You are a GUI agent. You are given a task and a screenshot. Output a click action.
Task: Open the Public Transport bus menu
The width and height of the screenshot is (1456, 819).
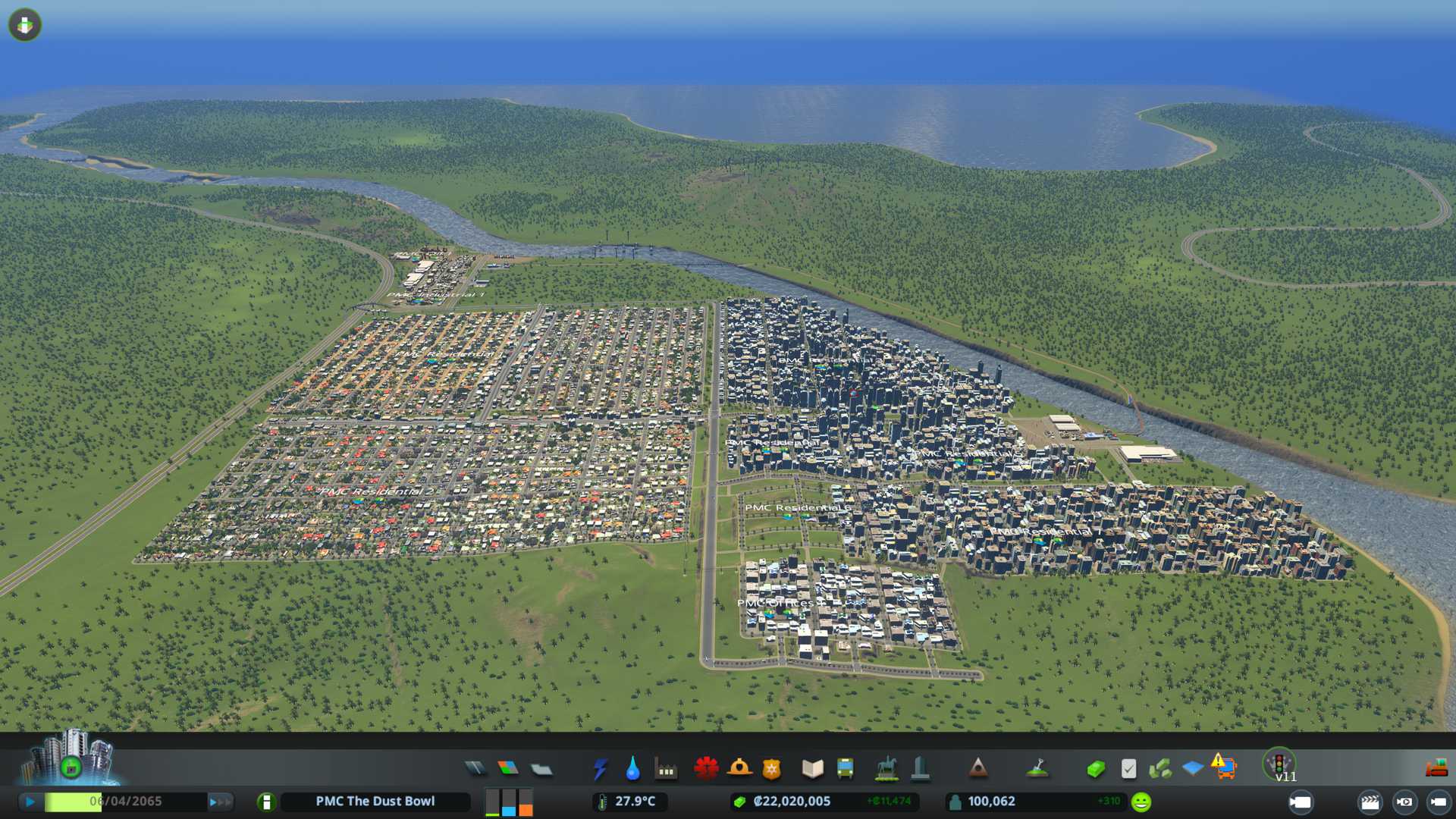point(846,769)
